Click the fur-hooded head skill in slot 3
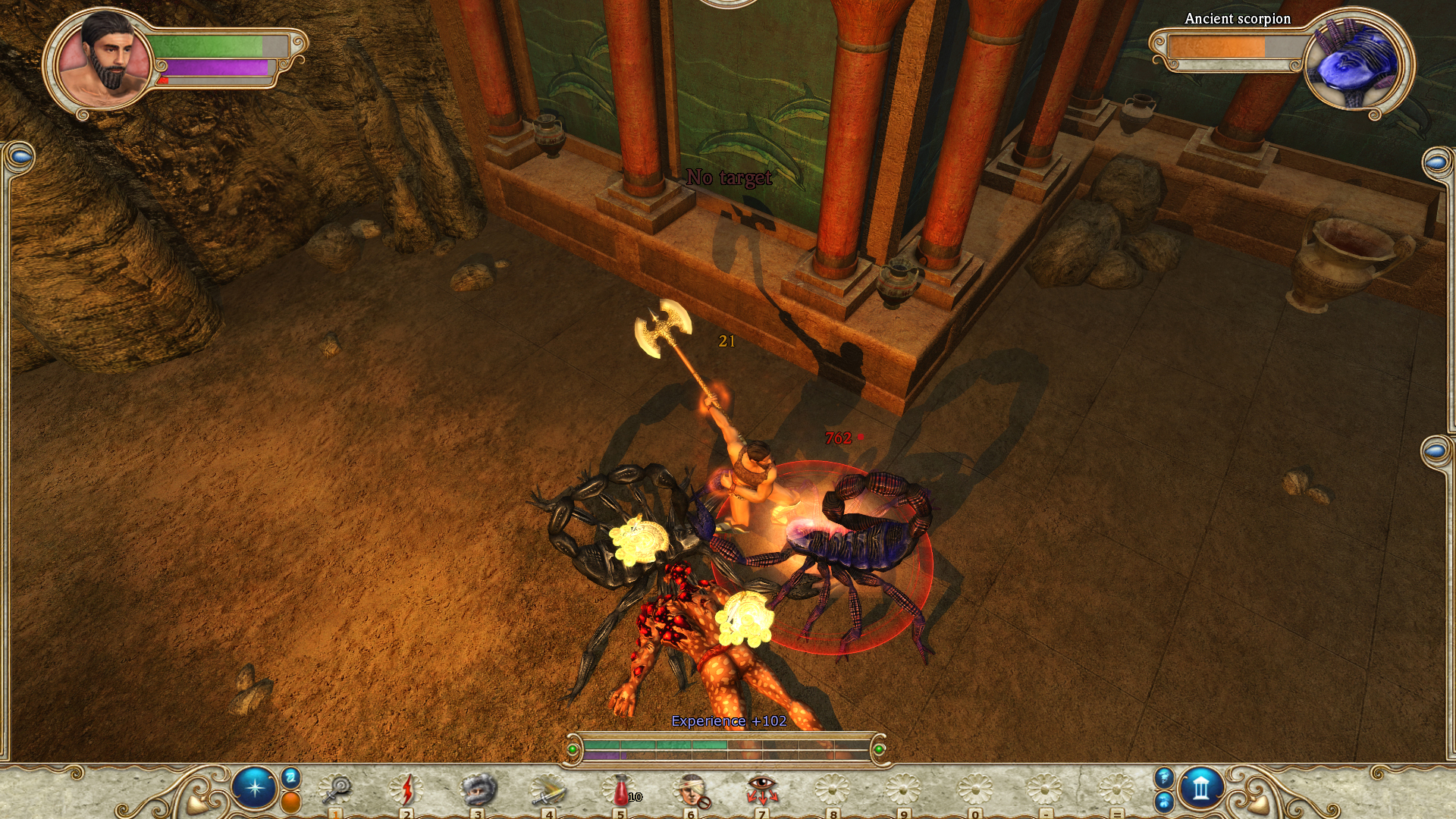This screenshot has height=819, width=1456. (x=479, y=790)
